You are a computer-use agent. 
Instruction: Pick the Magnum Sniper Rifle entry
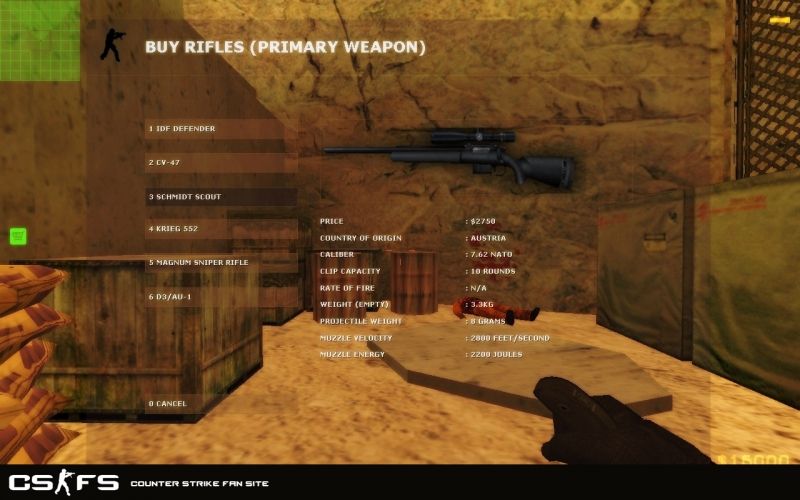click(x=220, y=263)
